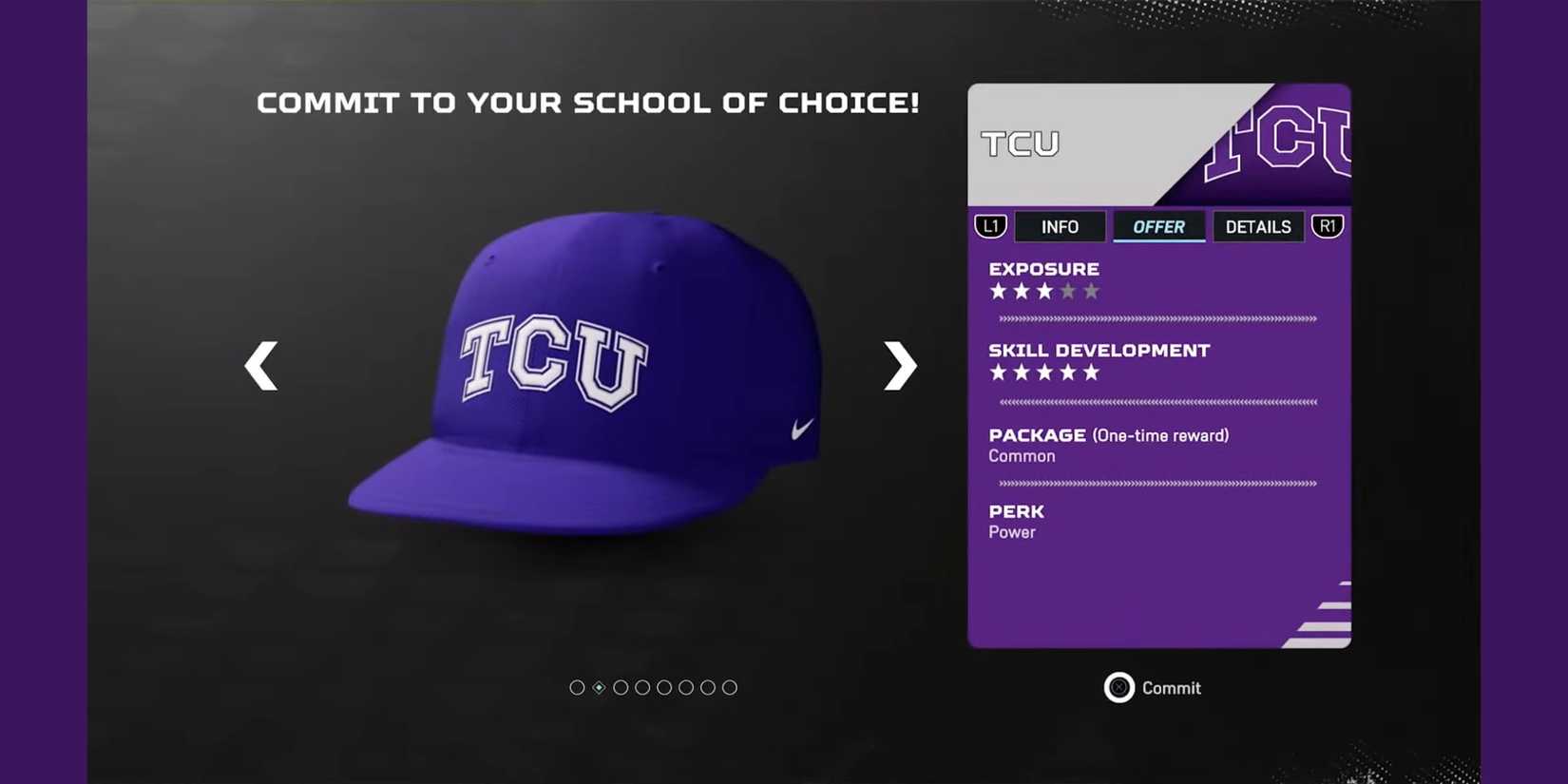This screenshot has height=784, width=1568.
Task: Select the first pagination dot
Action: coord(577,687)
